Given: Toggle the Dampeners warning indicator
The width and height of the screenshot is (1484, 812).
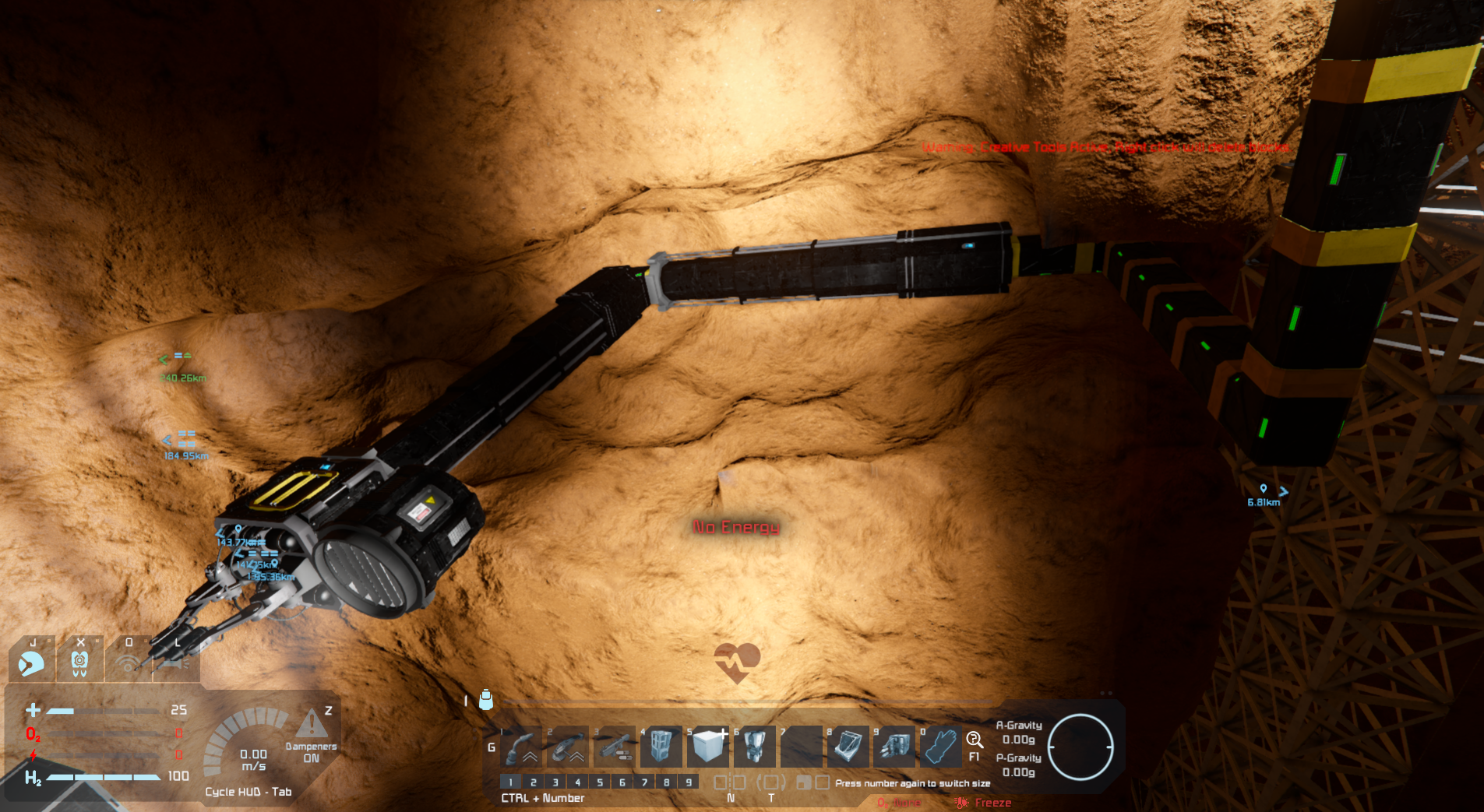Looking at the screenshot, I should coord(312,724).
